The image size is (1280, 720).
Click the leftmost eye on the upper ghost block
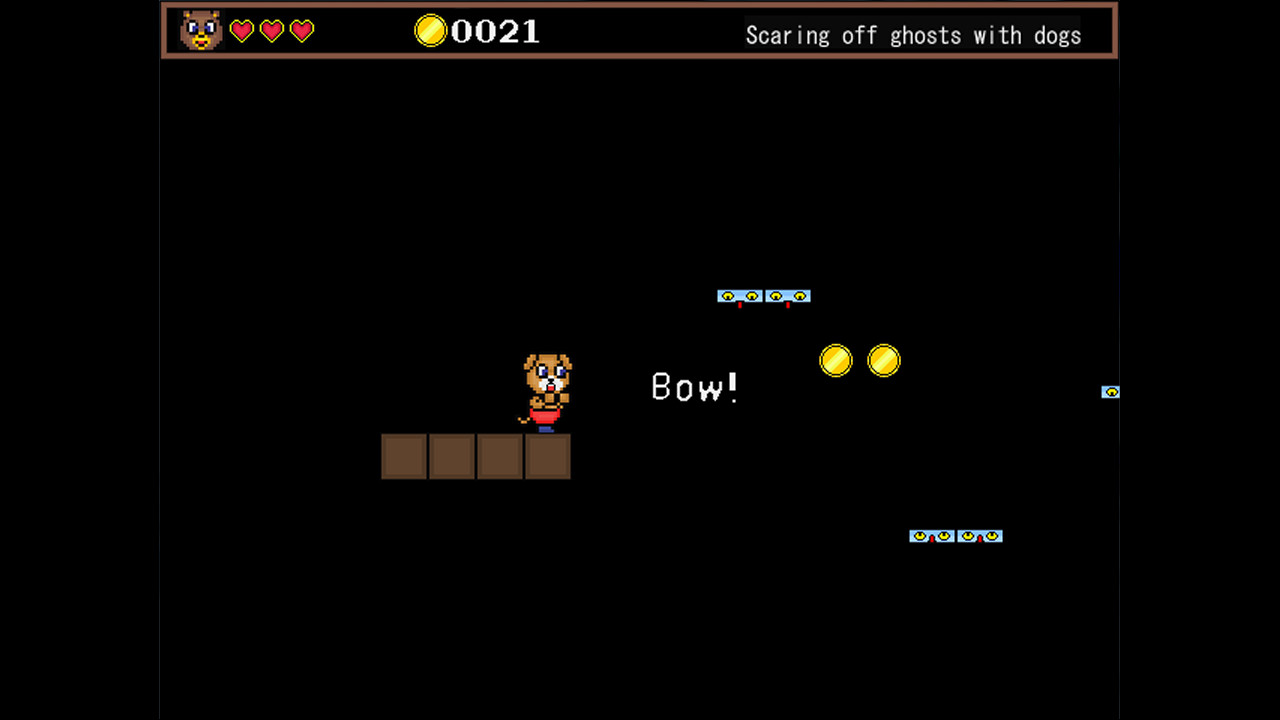click(727, 296)
